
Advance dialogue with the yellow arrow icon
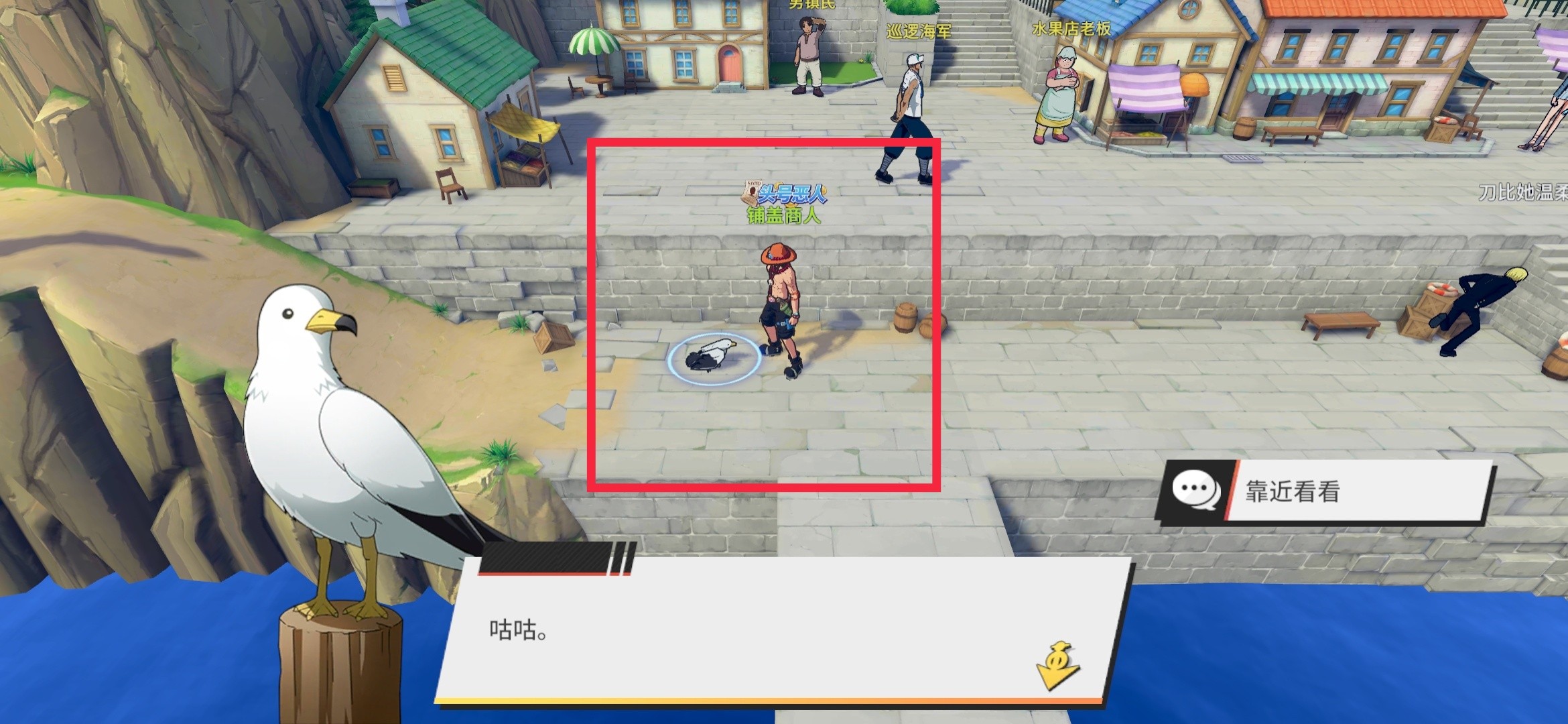point(1057,666)
